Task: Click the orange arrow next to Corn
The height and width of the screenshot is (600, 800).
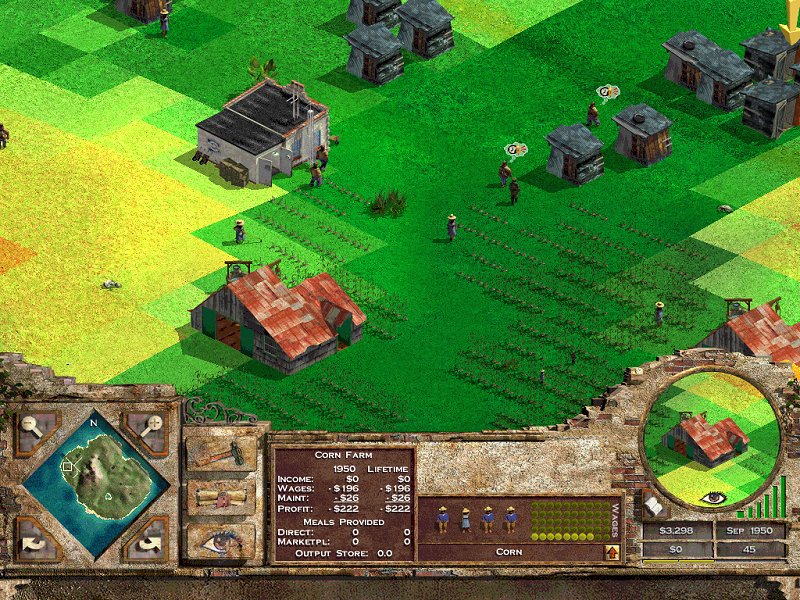Action: tap(612, 551)
